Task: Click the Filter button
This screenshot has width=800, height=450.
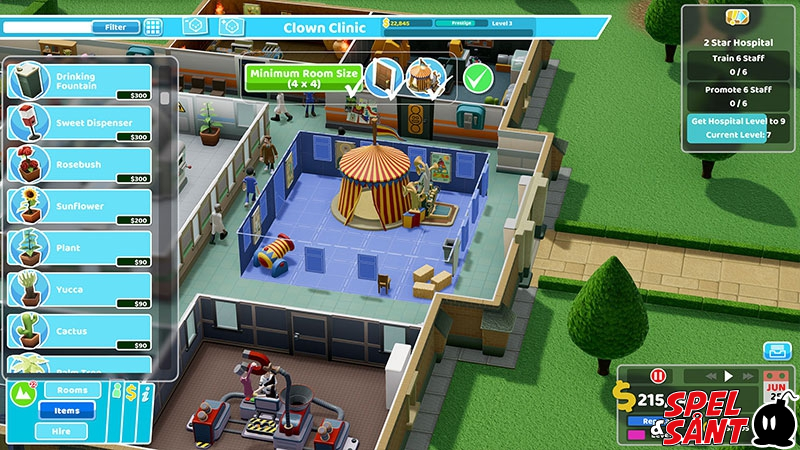Action: pyautogui.click(x=115, y=27)
